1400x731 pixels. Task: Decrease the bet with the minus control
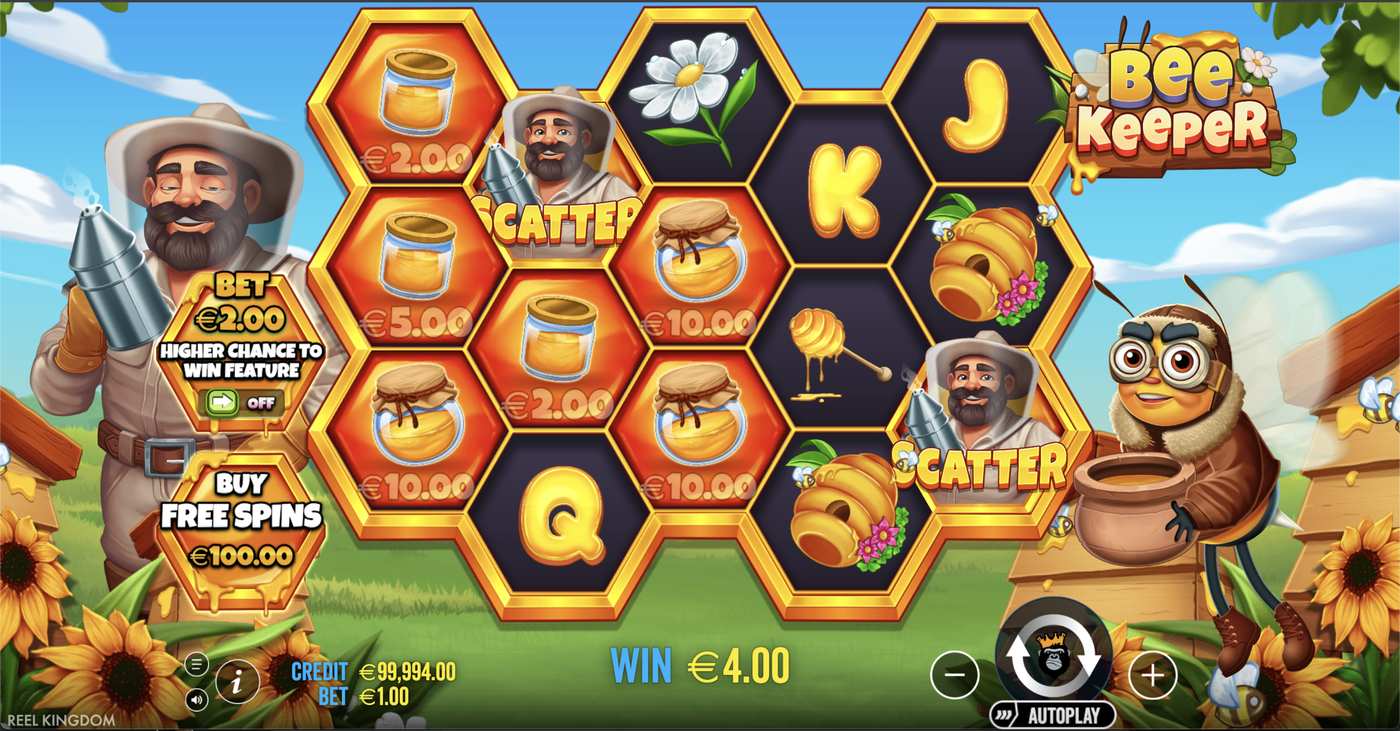(954, 675)
